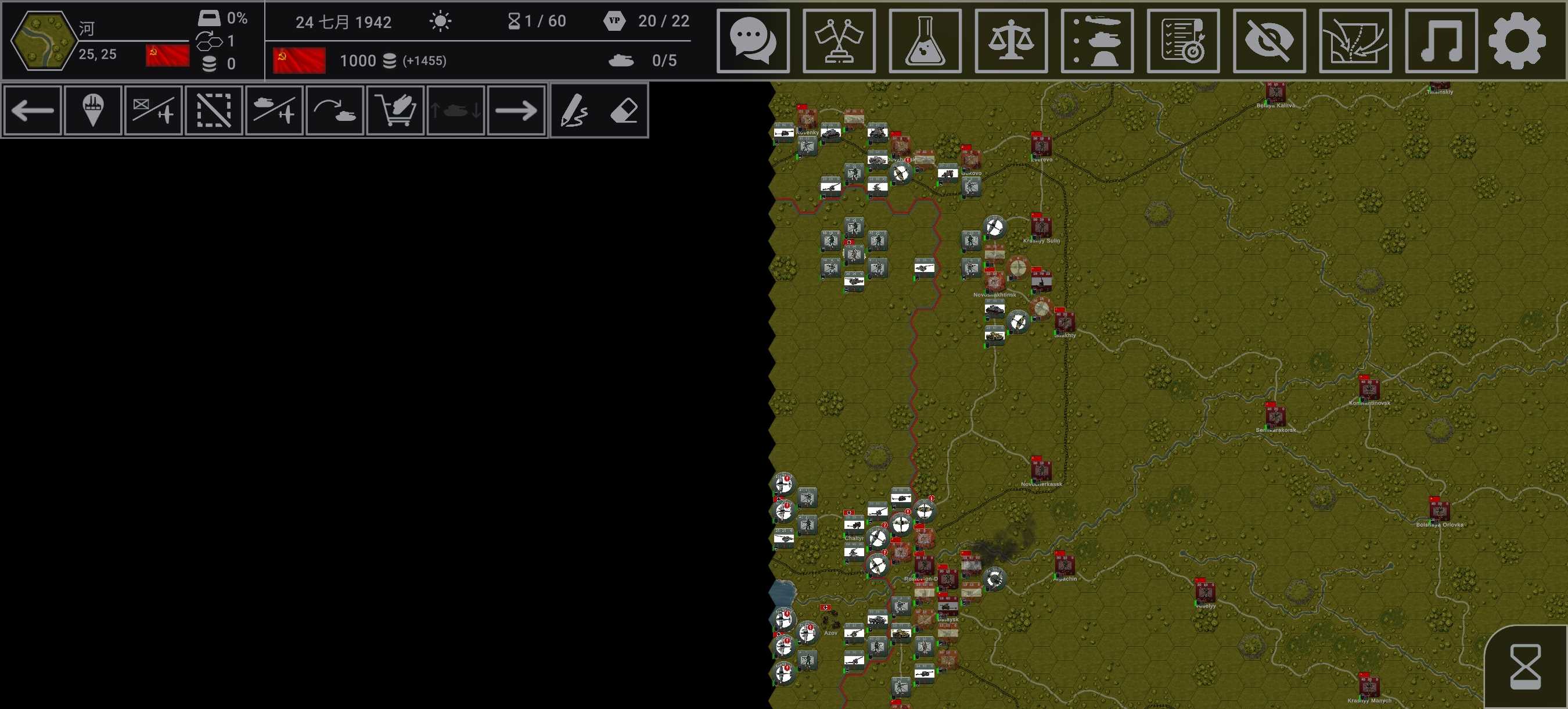The height and width of the screenshot is (709, 1568).
Task: Open the research flask panel
Action: click(925, 41)
